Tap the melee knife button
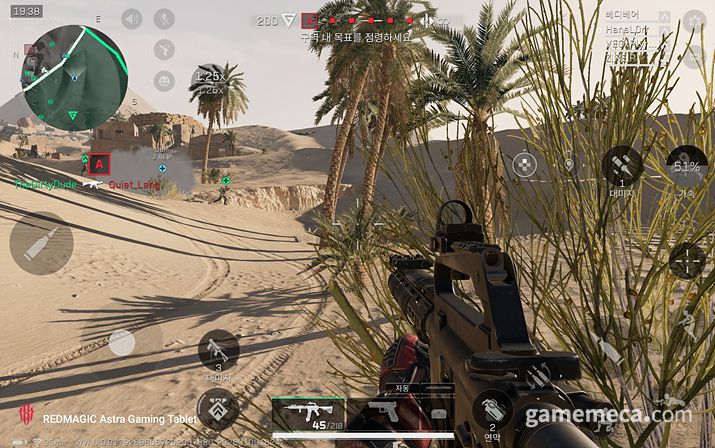The image size is (715, 448). (x=609, y=350)
